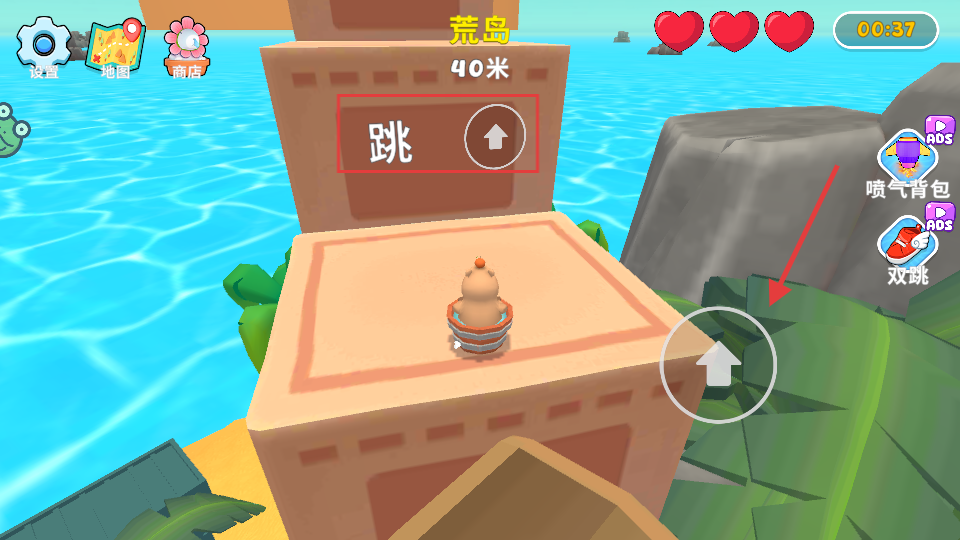Tap the round jump arrow button
This screenshot has width=960, height=540.
[718, 364]
